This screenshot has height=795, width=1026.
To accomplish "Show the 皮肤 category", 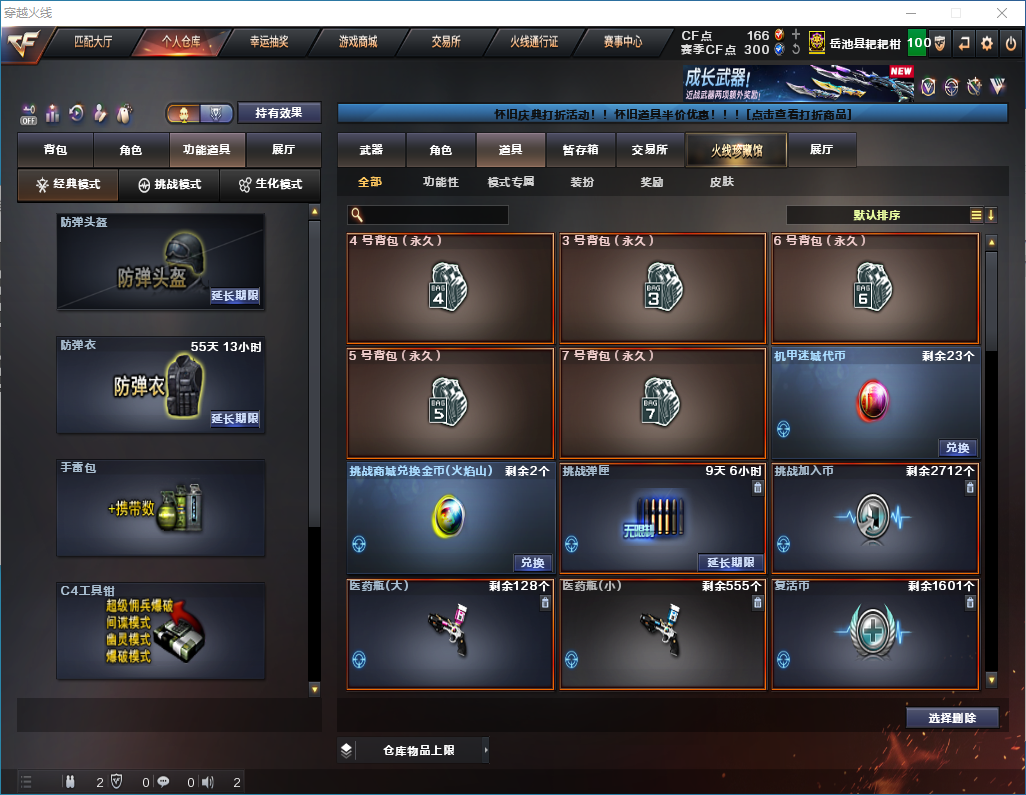I will [721, 183].
